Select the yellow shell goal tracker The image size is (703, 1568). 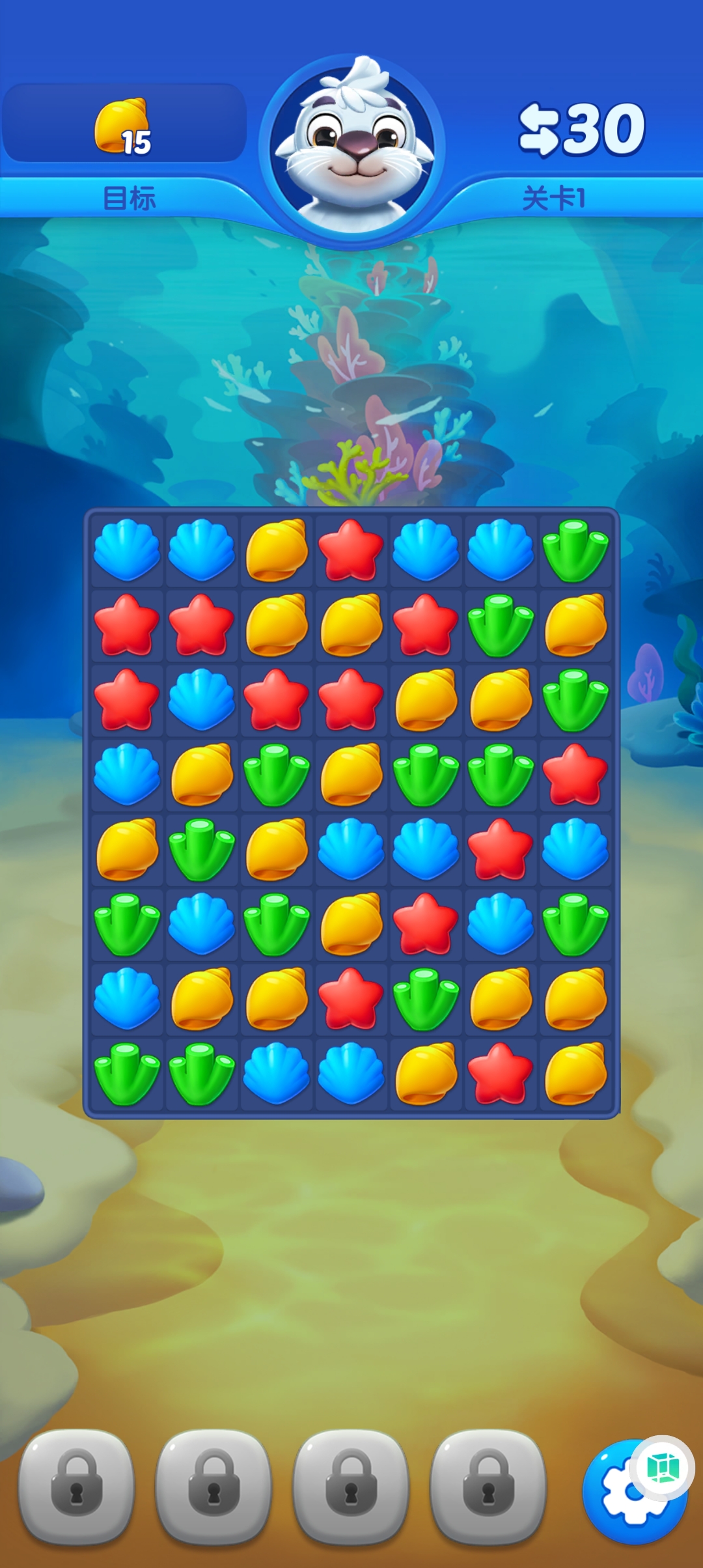pos(124,126)
